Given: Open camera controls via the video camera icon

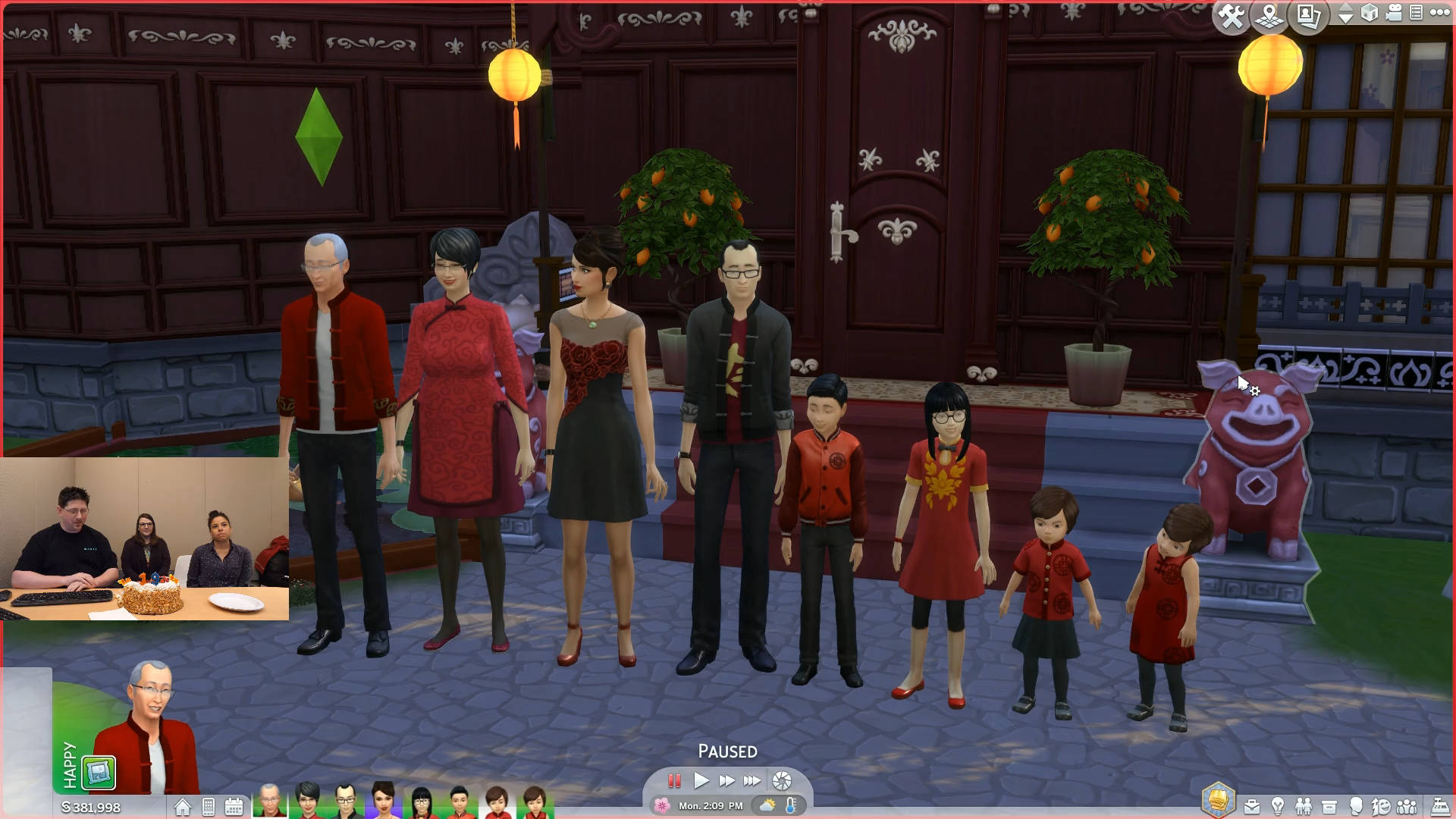Looking at the screenshot, I should 1394,13.
